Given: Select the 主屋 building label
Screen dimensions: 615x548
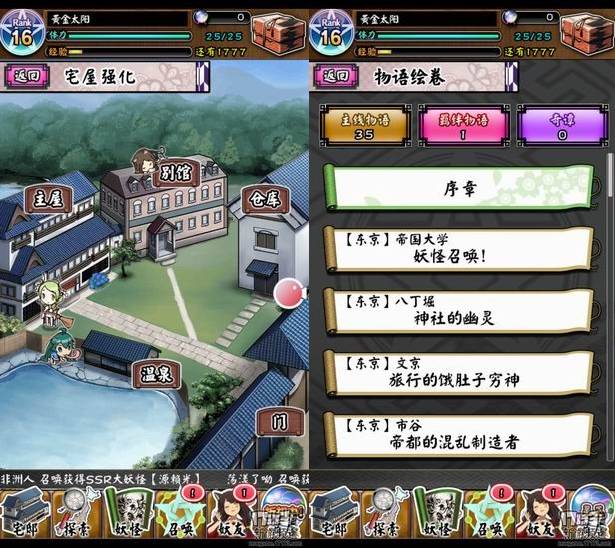Looking at the screenshot, I should coord(48,198).
